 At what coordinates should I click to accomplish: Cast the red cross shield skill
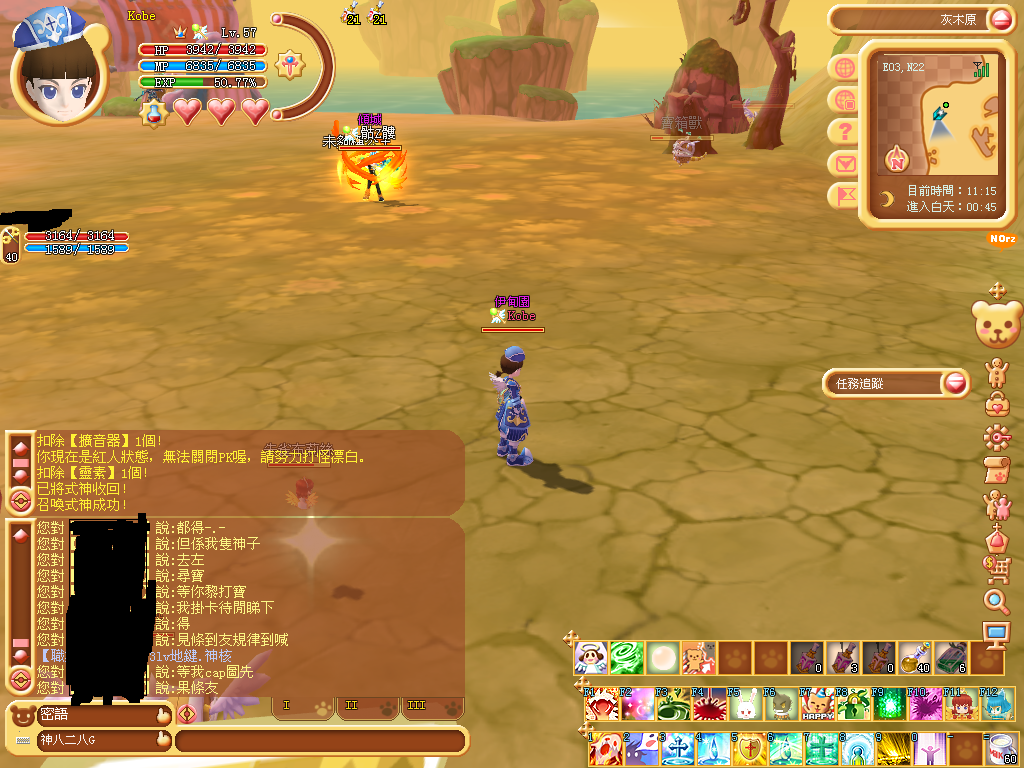[746, 748]
